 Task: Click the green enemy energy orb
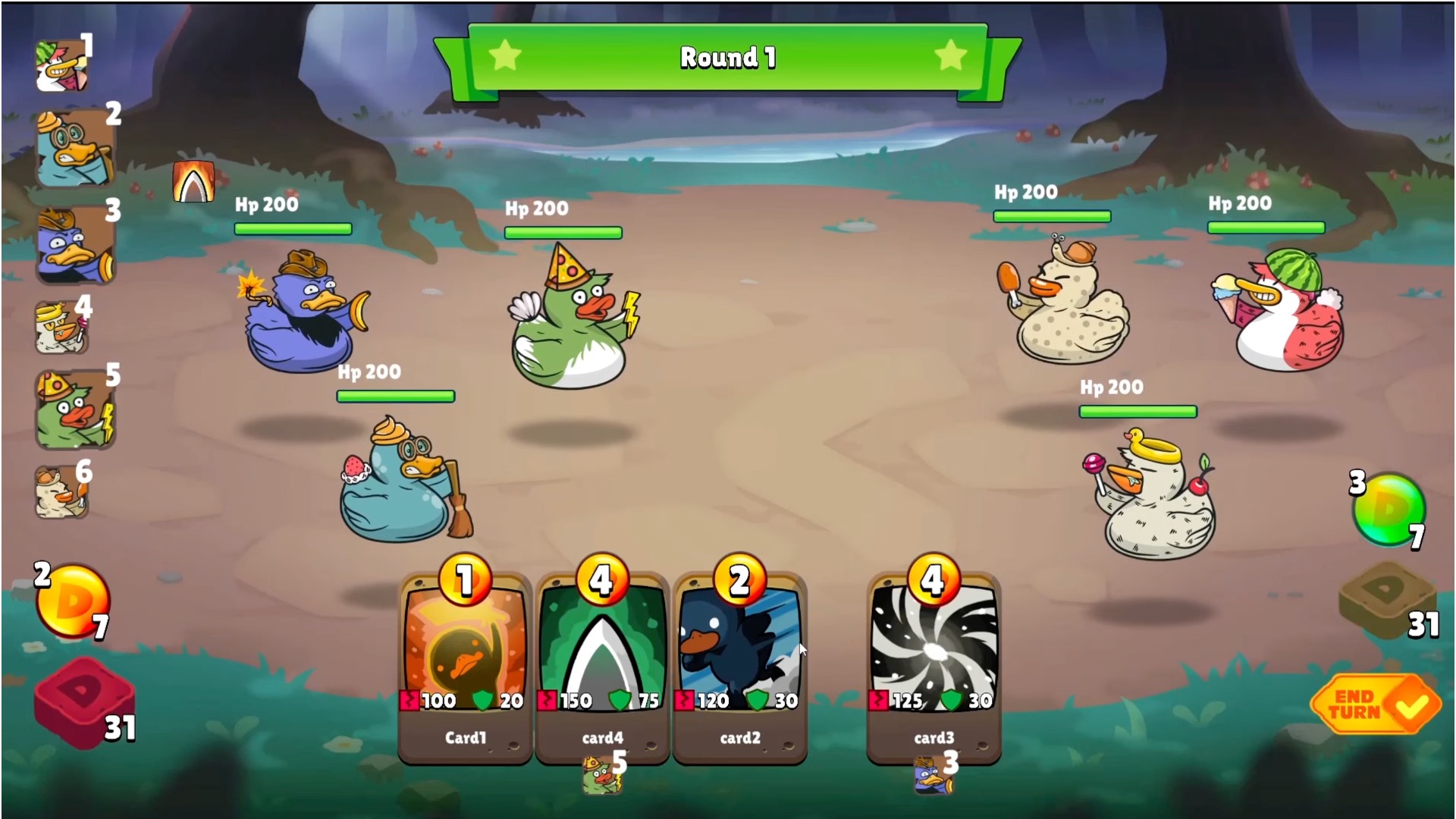pyautogui.click(x=1389, y=510)
